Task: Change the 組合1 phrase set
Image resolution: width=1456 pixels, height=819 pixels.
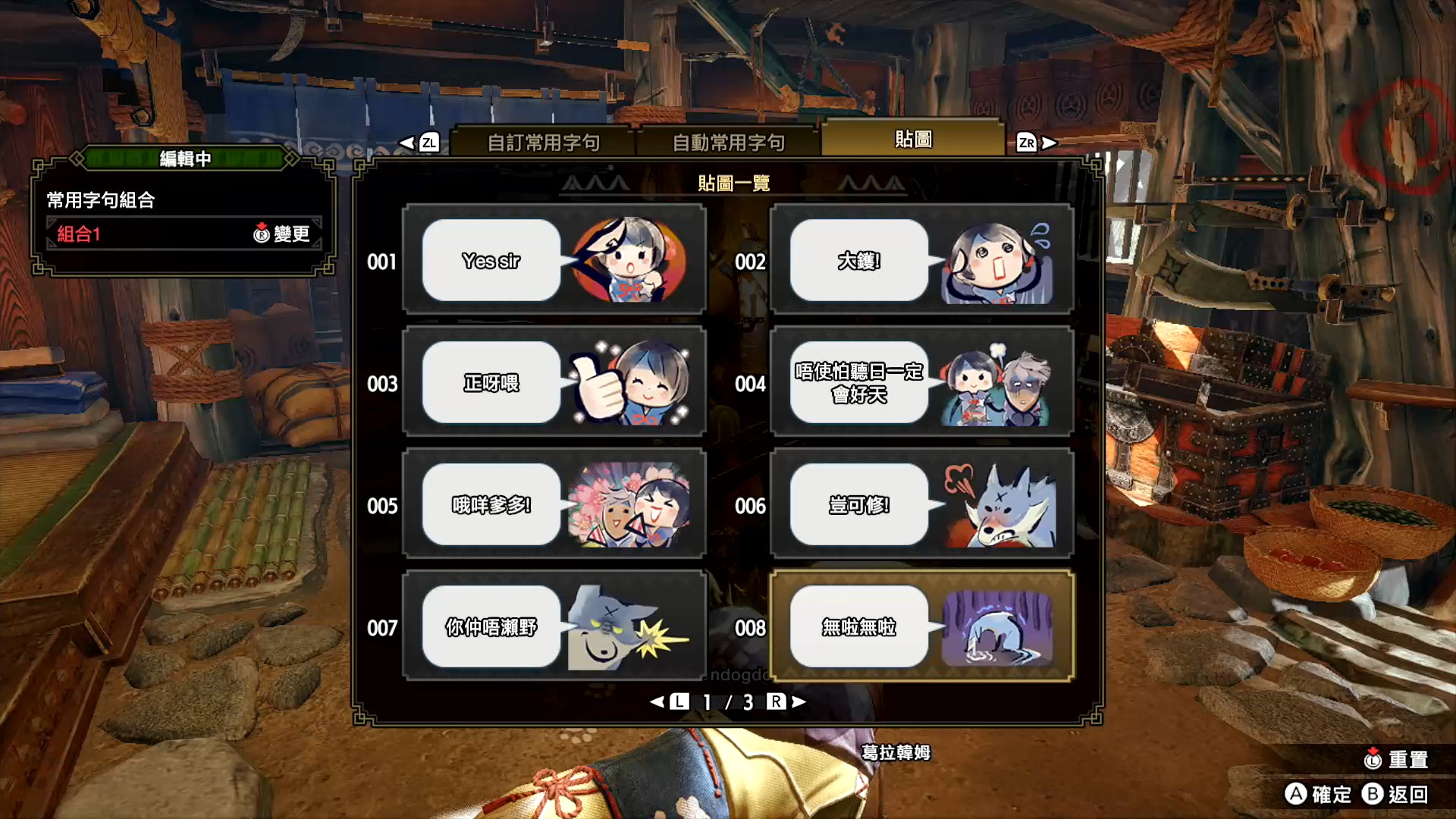Action: 281,234
